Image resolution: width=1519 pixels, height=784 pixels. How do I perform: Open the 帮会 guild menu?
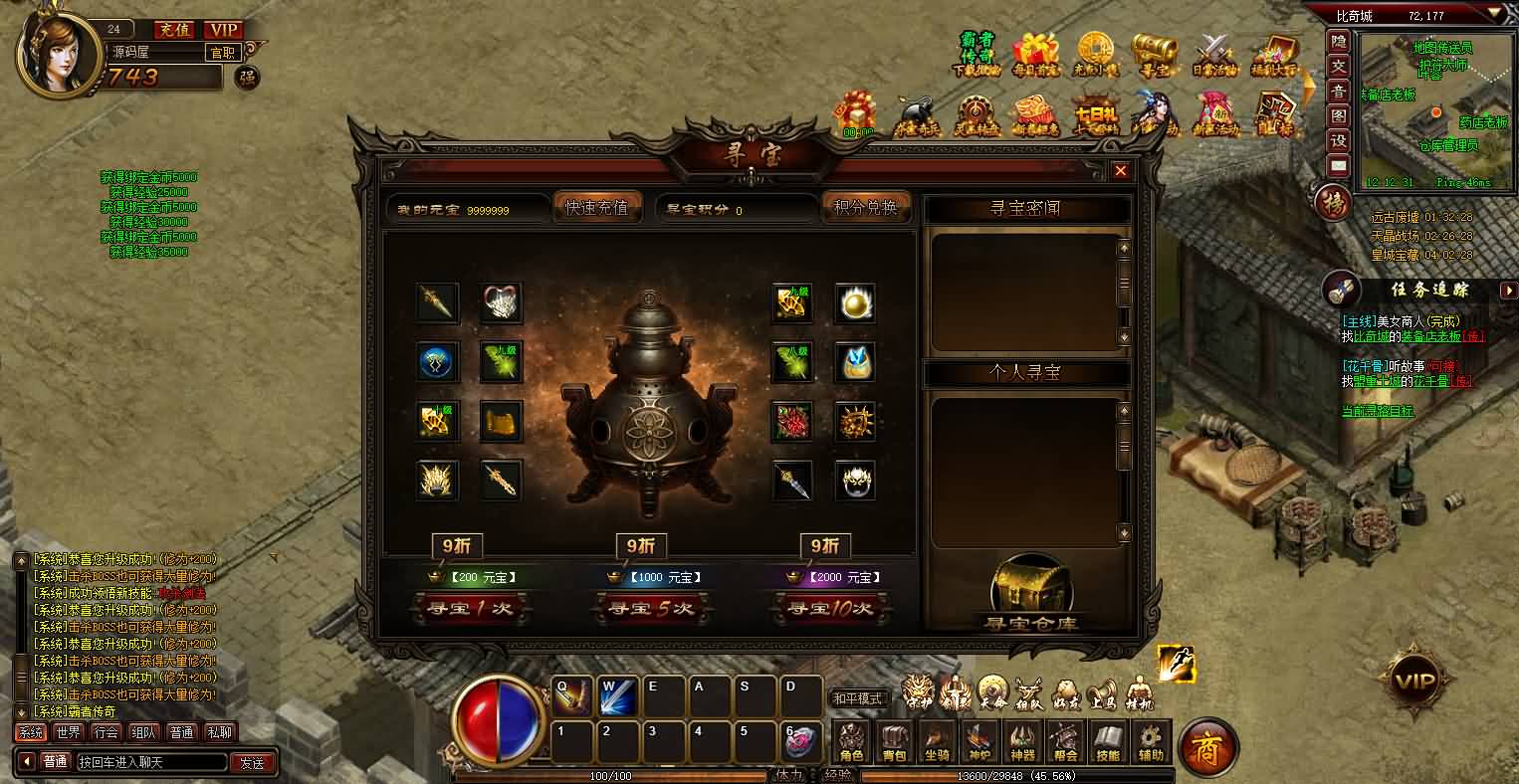[x=1065, y=742]
